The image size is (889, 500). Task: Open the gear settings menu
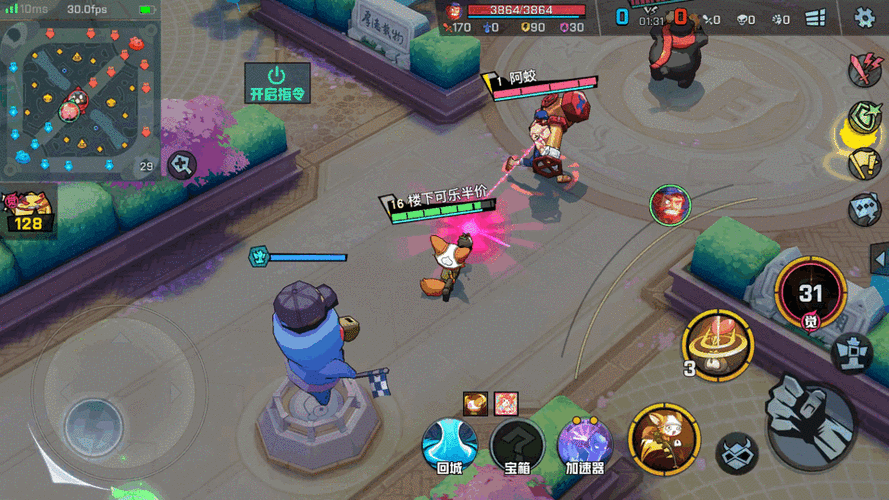[864, 16]
